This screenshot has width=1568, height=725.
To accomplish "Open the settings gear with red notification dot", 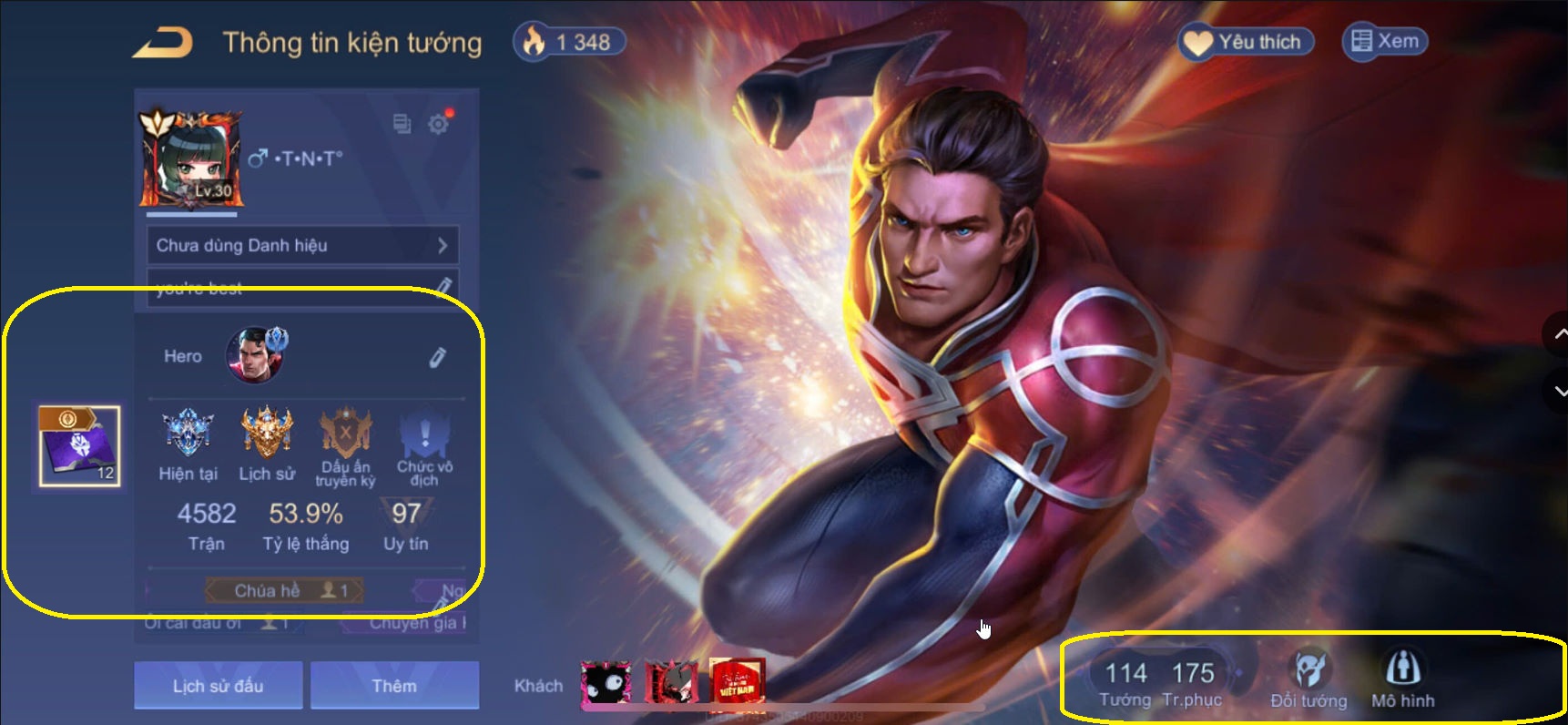I will [437, 123].
